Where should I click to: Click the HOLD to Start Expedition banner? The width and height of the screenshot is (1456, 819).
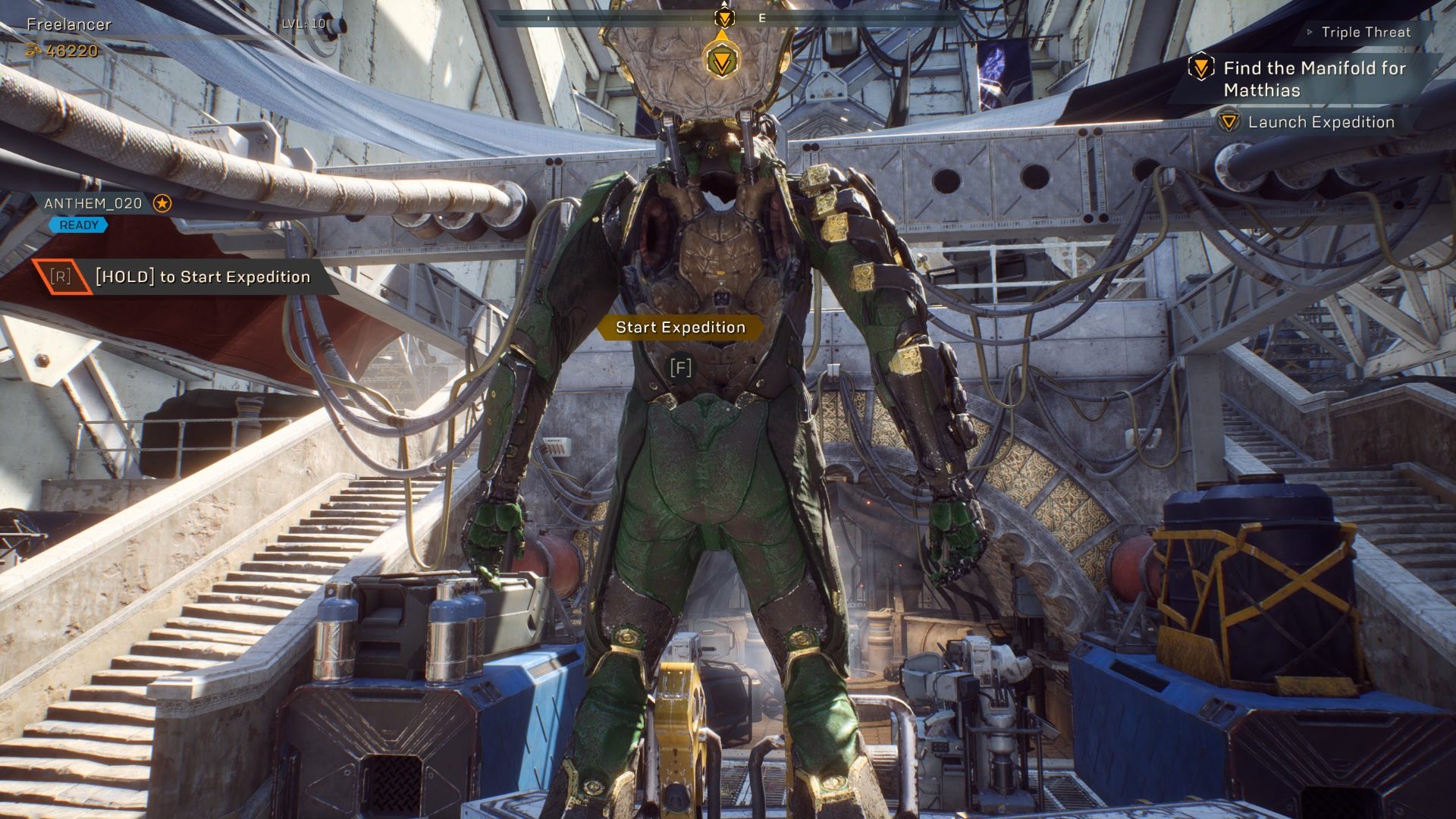(202, 277)
